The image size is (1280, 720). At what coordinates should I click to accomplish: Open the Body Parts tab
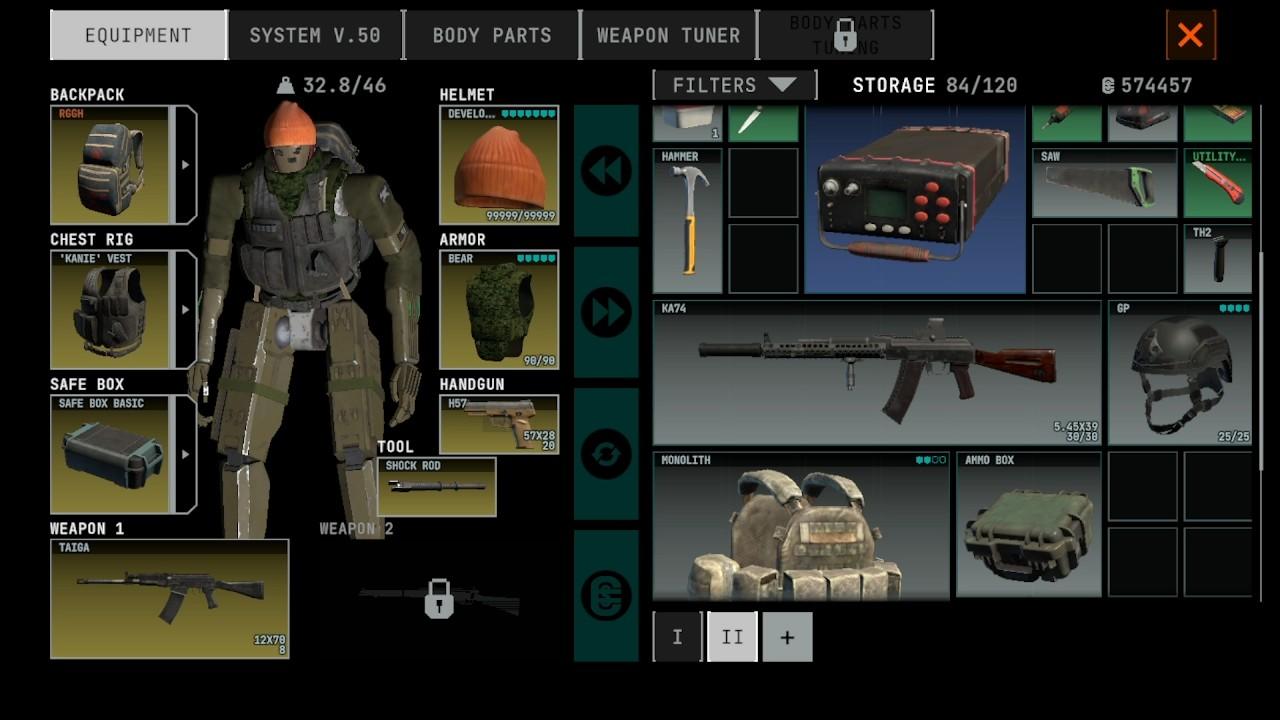pyautogui.click(x=490, y=34)
